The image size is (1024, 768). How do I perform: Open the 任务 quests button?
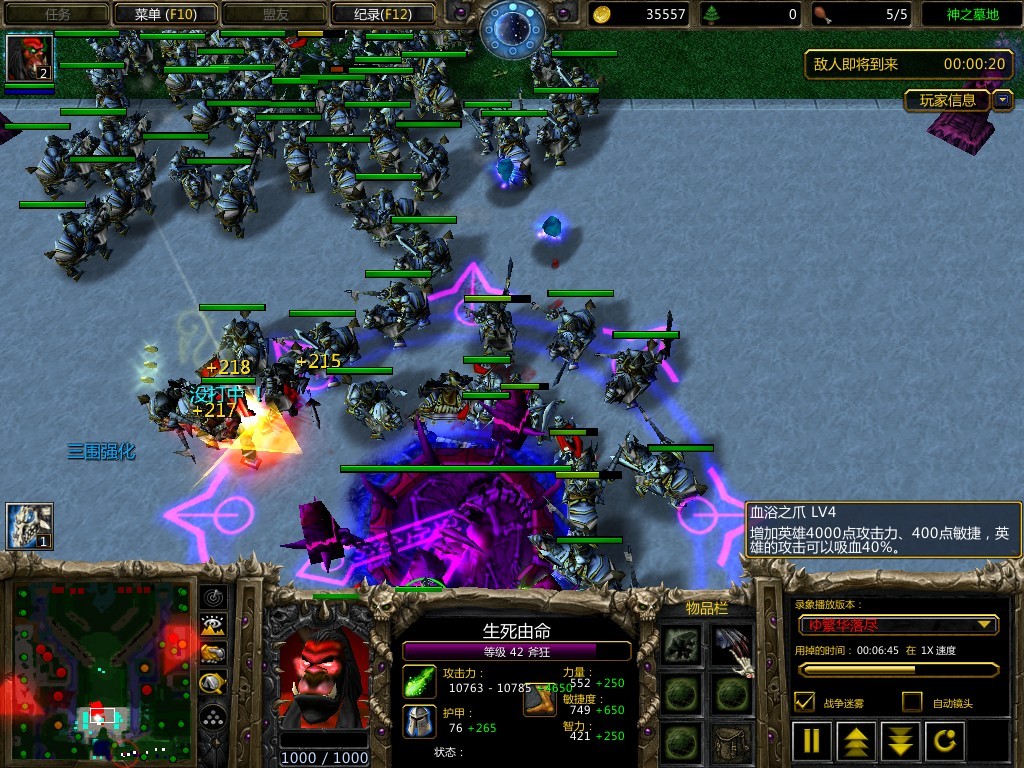(57, 14)
